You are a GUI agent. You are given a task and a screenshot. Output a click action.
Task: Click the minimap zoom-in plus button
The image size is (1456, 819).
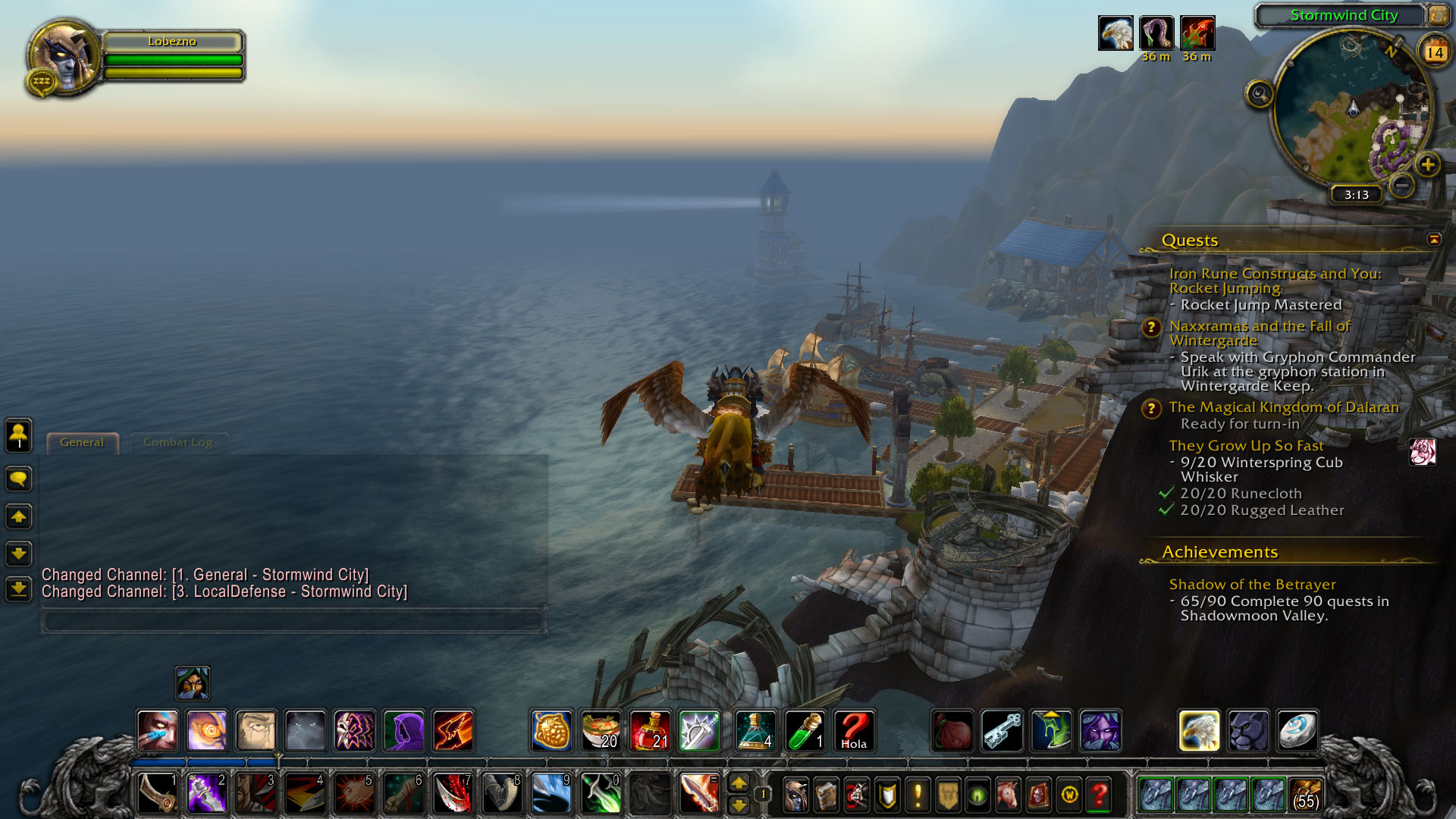(1427, 165)
